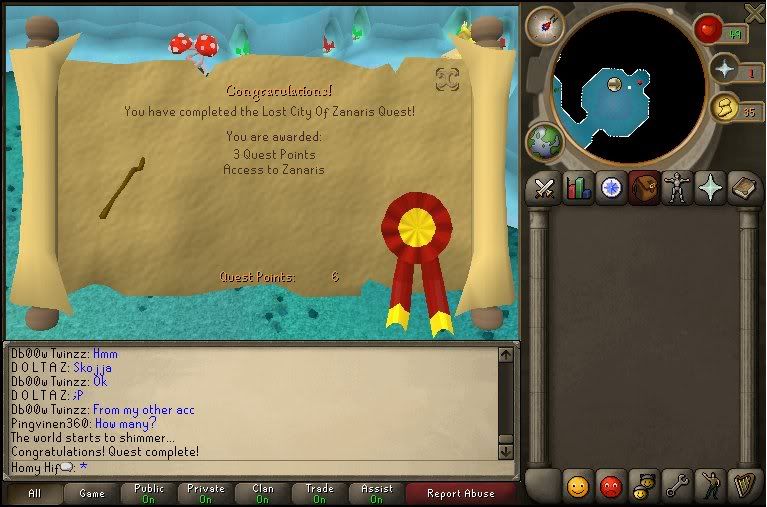Open the wrench options tab
The height and width of the screenshot is (507, 767).
tap(676, 487)
